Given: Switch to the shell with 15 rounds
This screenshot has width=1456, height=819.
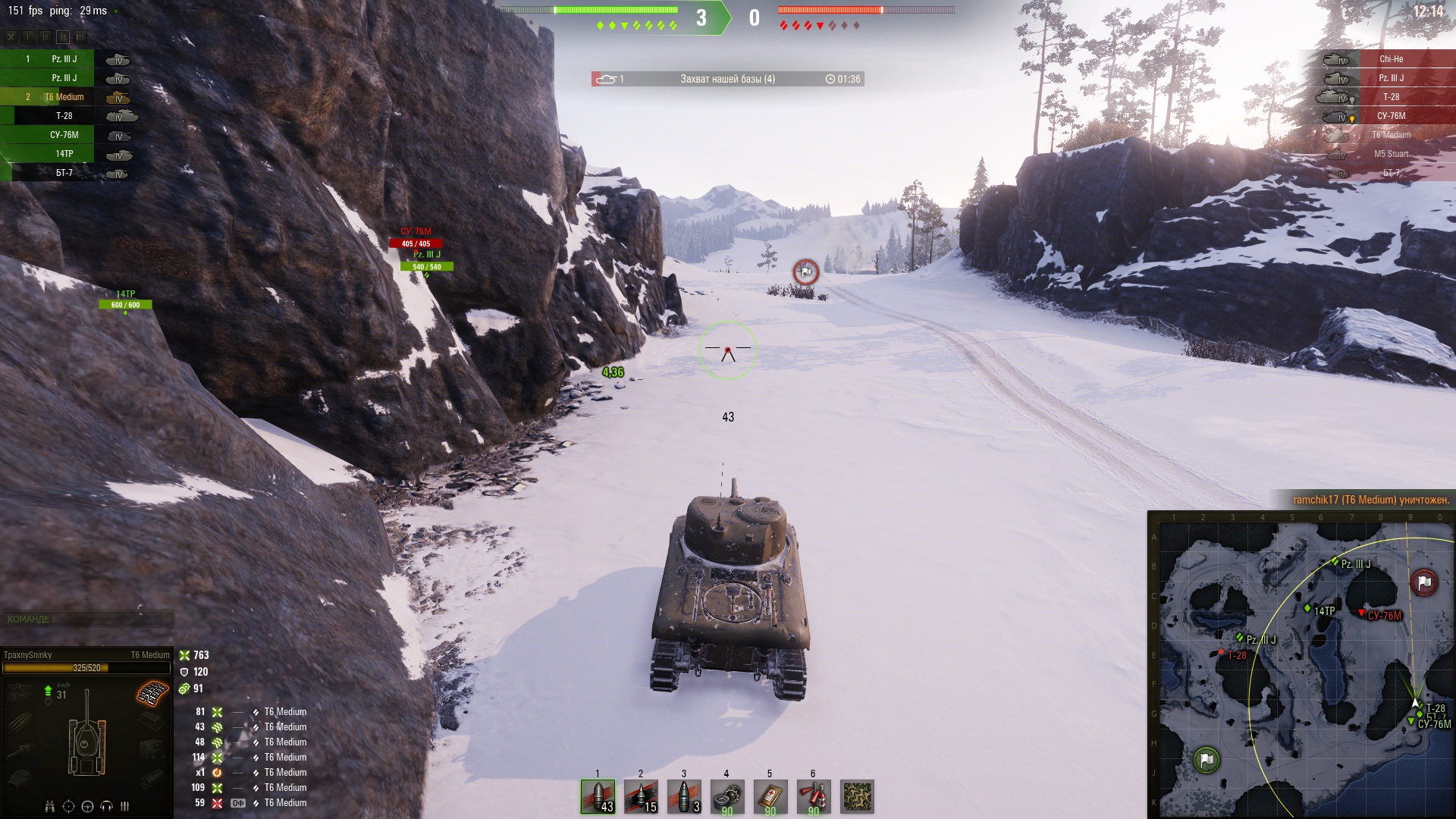Looking at the screenshot, I should coord(641,796).
